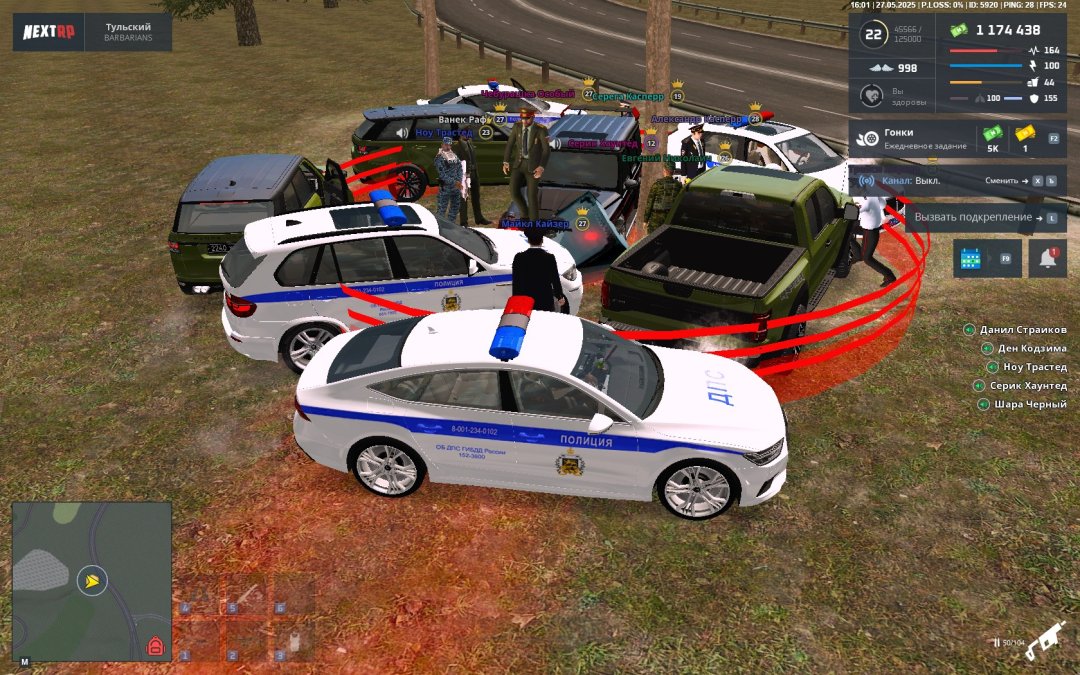Select Шара Черный in the voice list
Image resolution: width=1080 pixels, height=675 pixels.
[x=1030, y=404]
